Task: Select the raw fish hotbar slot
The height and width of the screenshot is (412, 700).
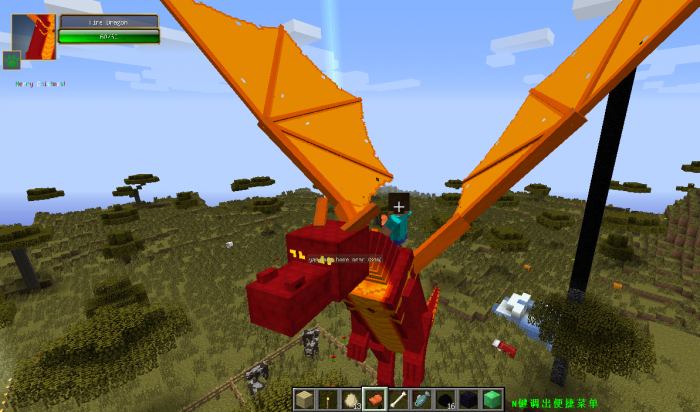Action: coord(421,399)
